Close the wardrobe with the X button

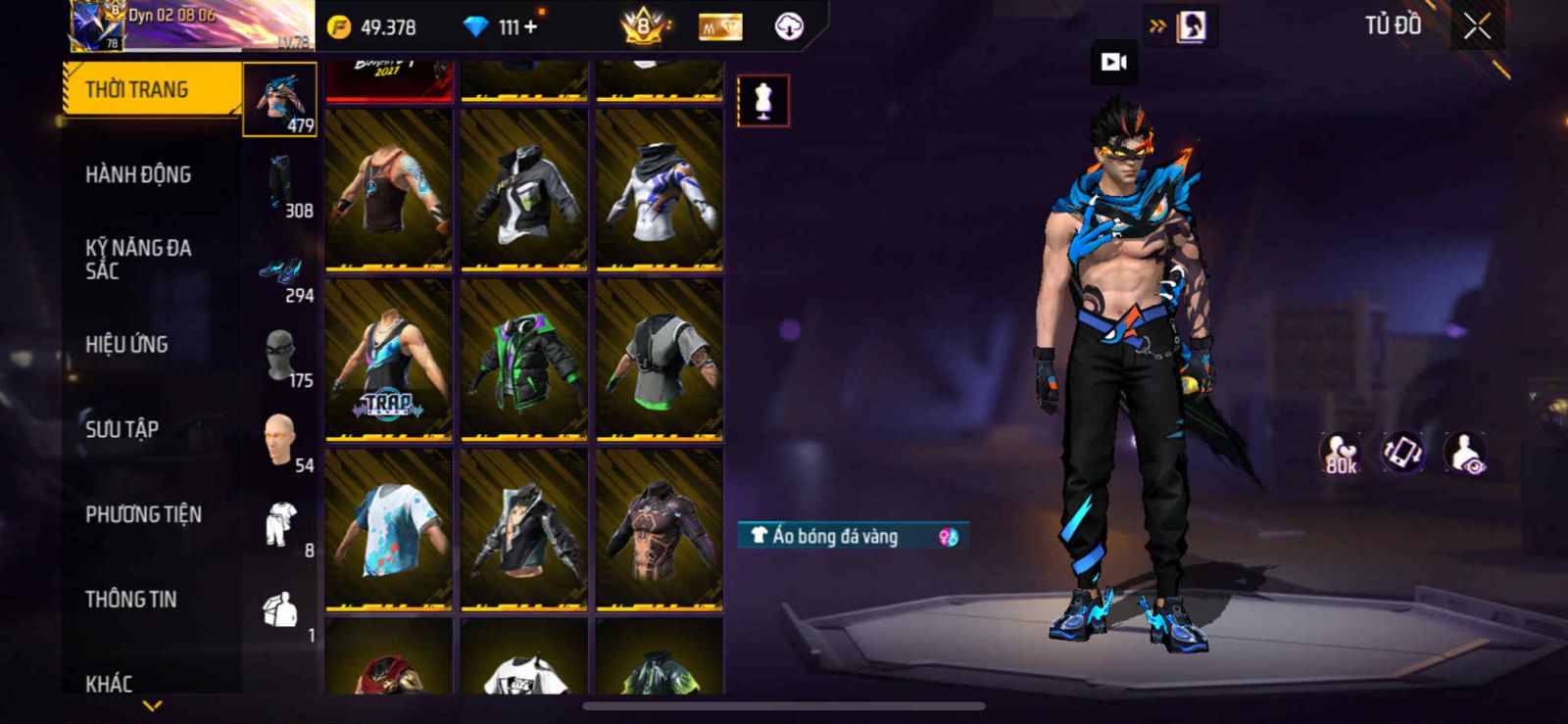point(1477,27)
